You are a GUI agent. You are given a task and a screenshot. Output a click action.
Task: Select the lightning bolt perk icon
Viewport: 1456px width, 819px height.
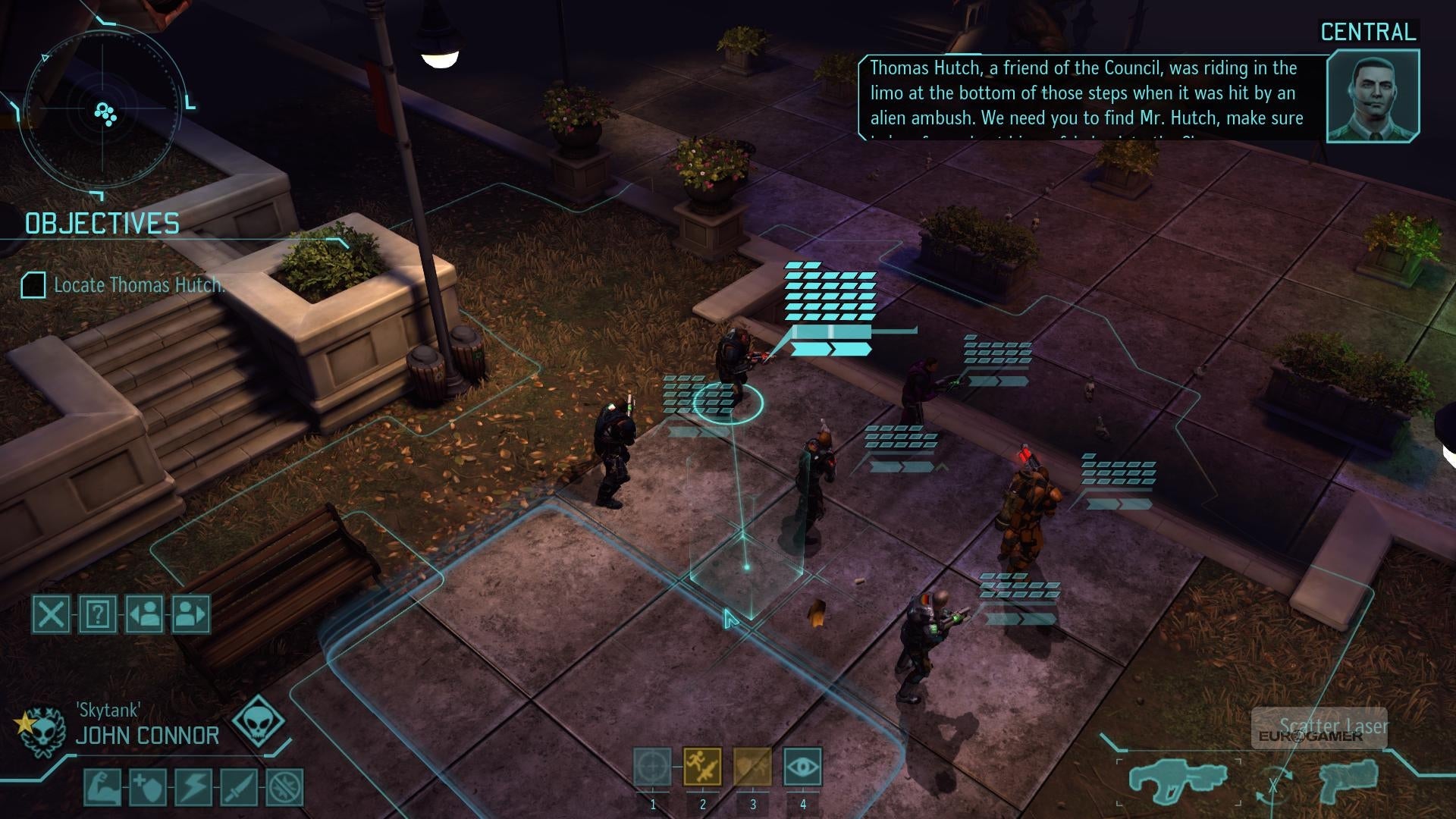(193, 787)
